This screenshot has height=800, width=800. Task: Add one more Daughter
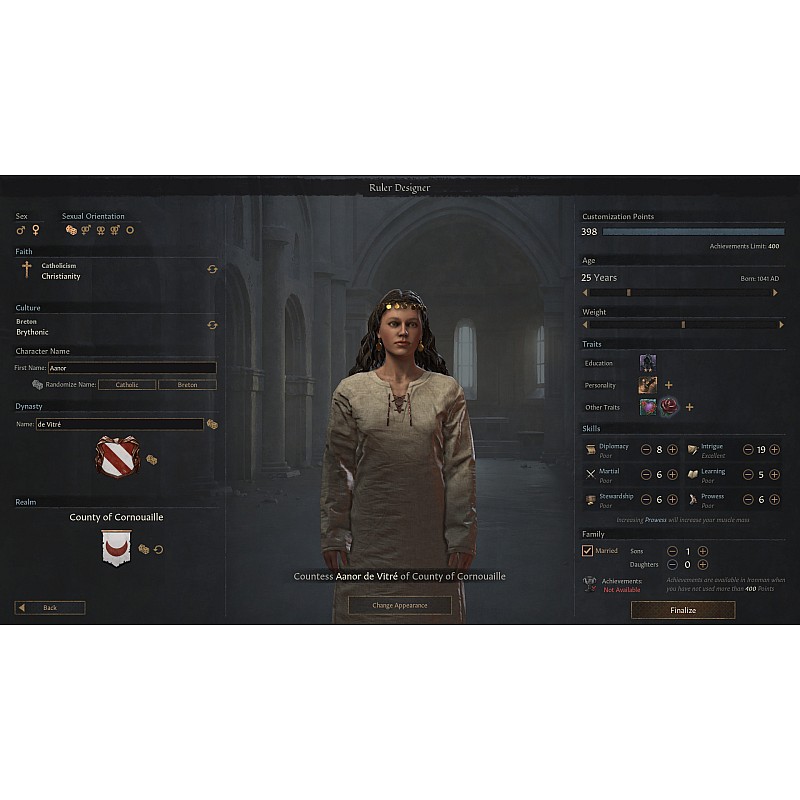click(x=702, y=565)
